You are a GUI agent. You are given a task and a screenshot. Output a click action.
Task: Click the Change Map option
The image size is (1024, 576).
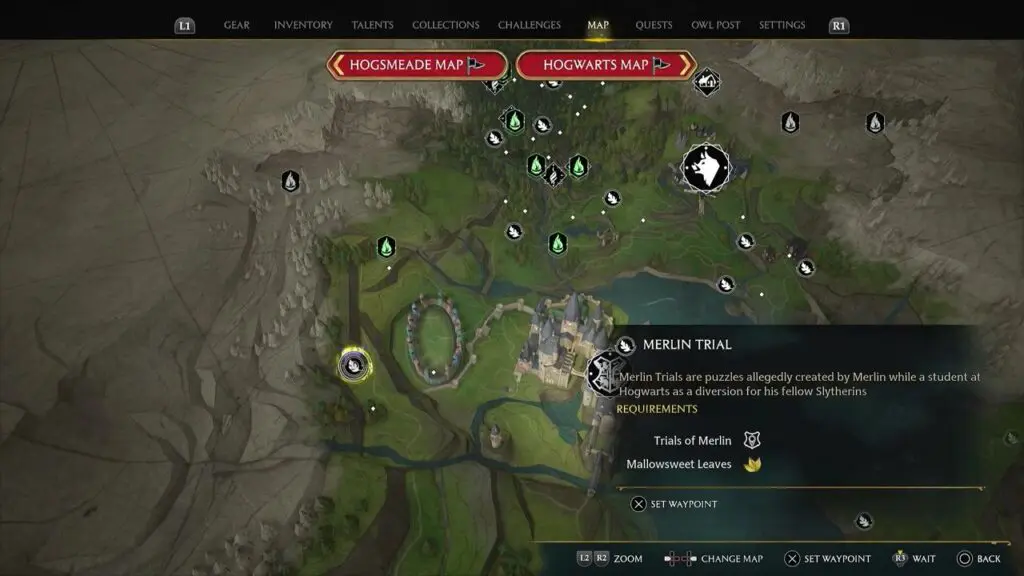point(716,558)
